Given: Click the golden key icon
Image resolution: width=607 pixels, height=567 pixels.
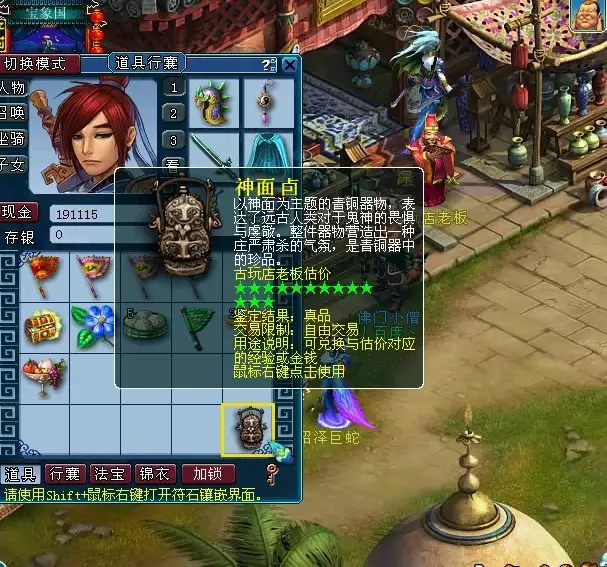Looking at the screenshot, I should click(270, 473).
